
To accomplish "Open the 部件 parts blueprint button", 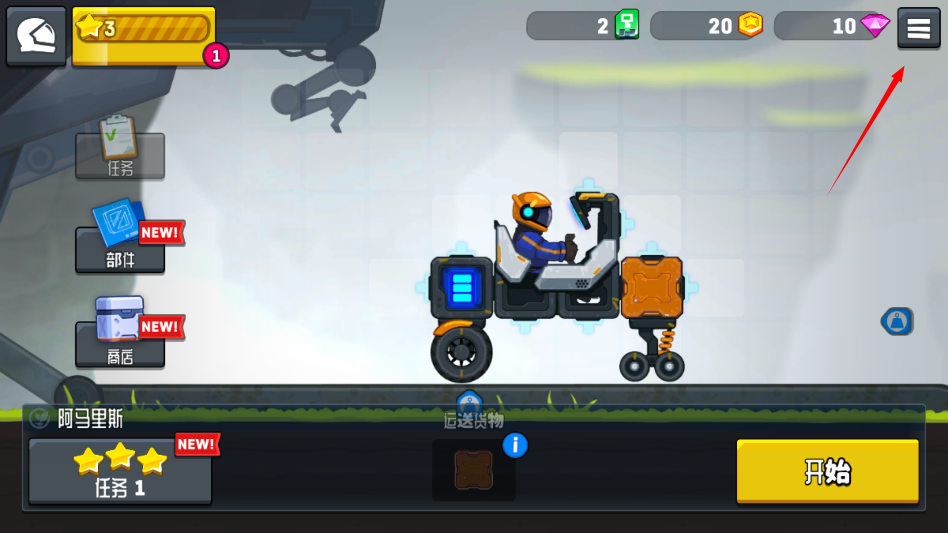I will 120,246.
